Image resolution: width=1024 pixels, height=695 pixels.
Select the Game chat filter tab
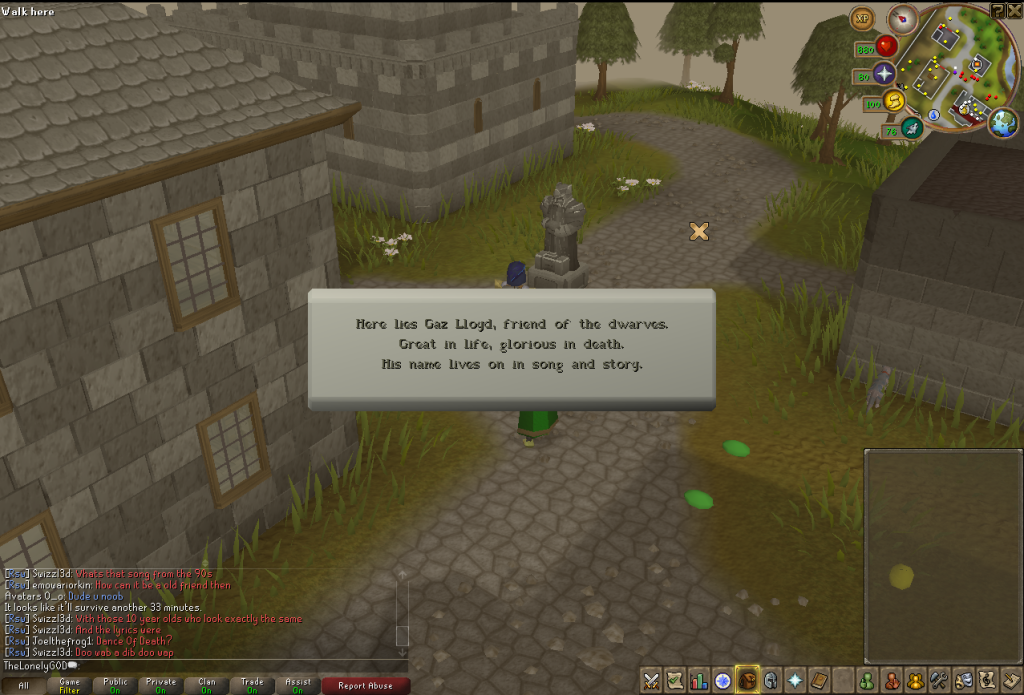click(x=69, y=686)
